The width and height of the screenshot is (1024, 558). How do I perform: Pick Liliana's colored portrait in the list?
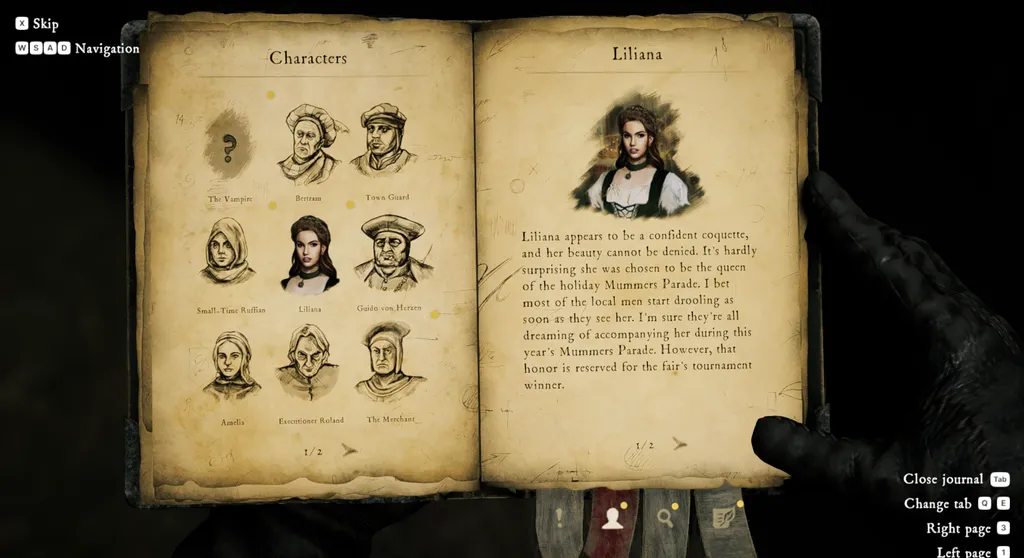tap(309, 255)
